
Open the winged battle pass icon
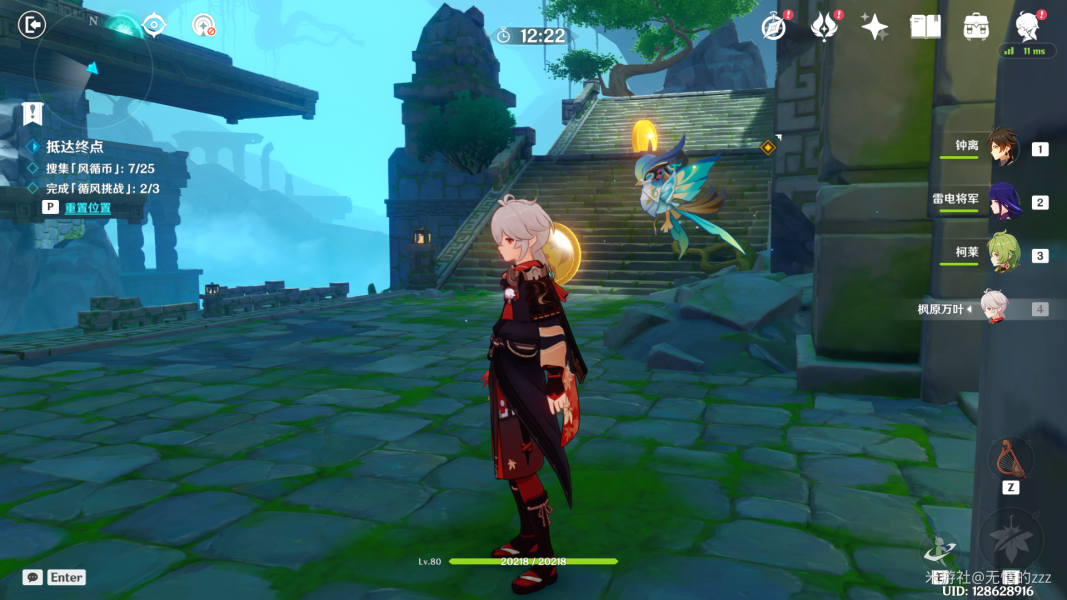coord(824,27)
